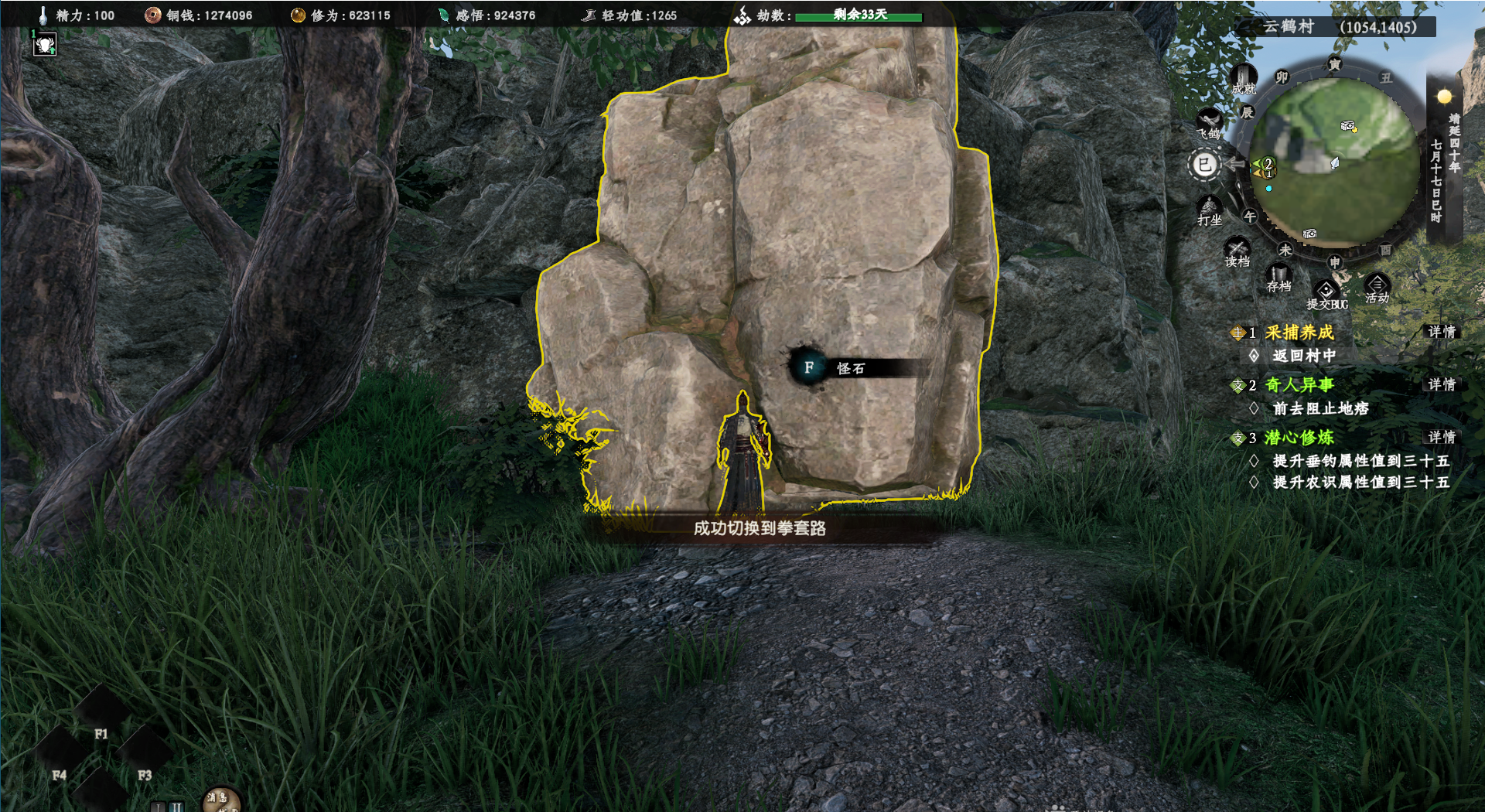Load a save with 读档
The width and height of the screenshot is (1485, 812).
pos(1237,252)
